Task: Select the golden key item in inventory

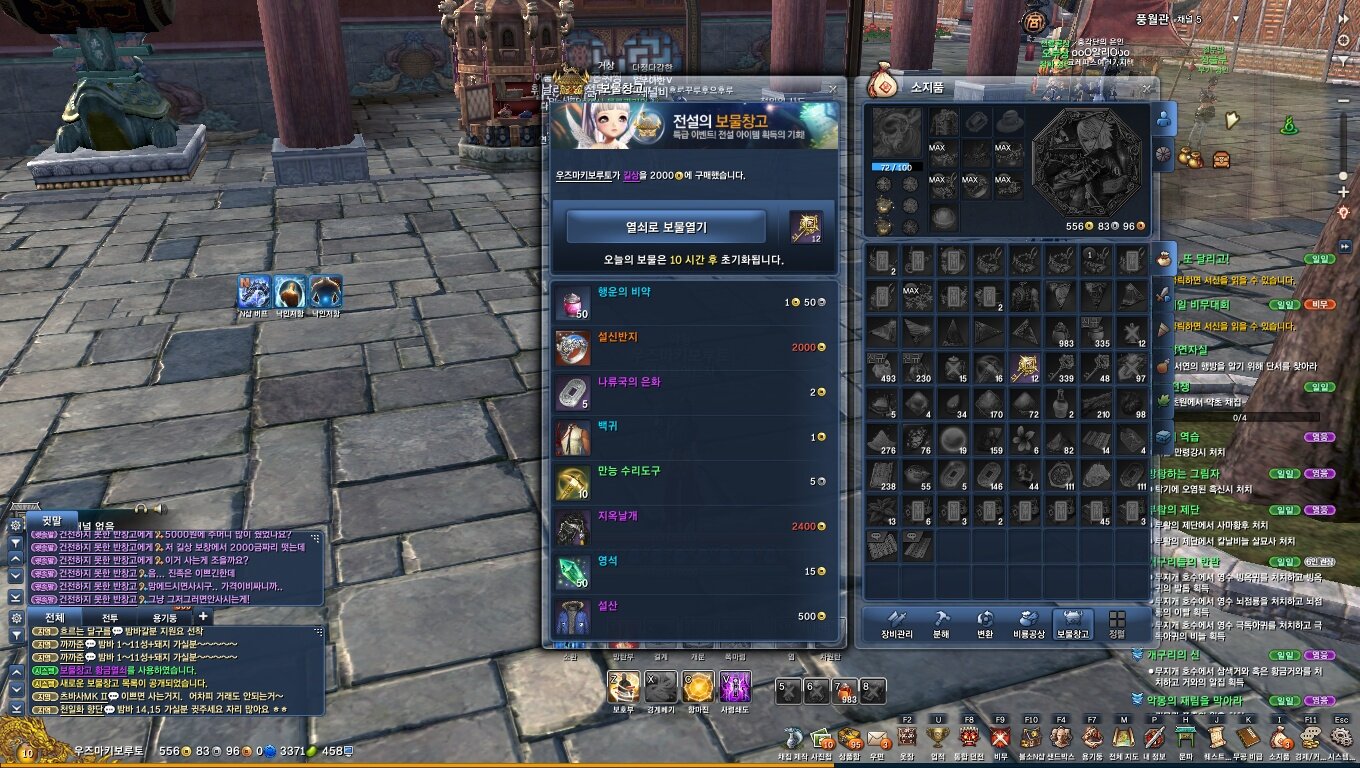Action: coord(1025,367)
